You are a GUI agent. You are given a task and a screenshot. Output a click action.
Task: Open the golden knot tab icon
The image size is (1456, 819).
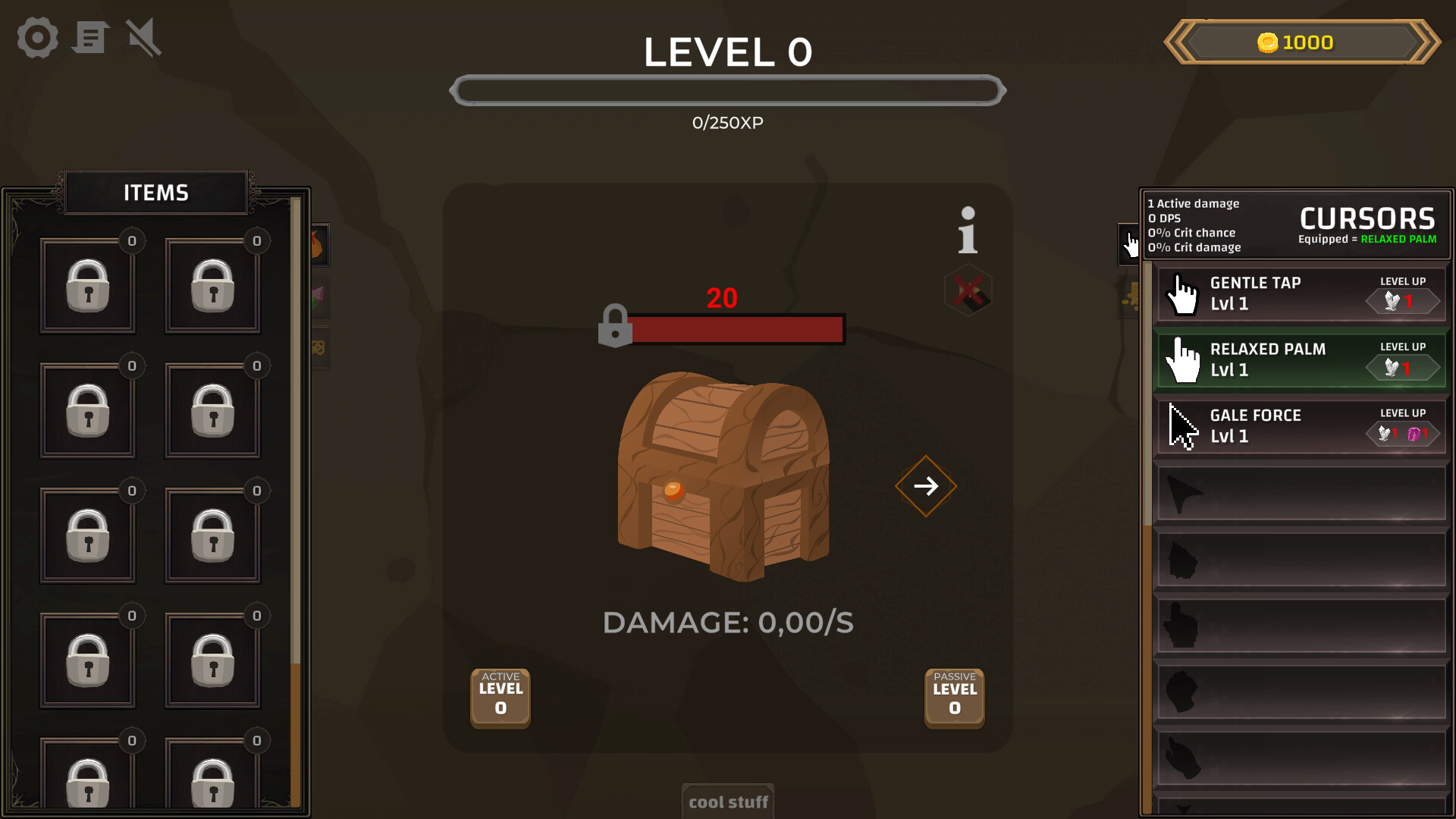(318, 349)
